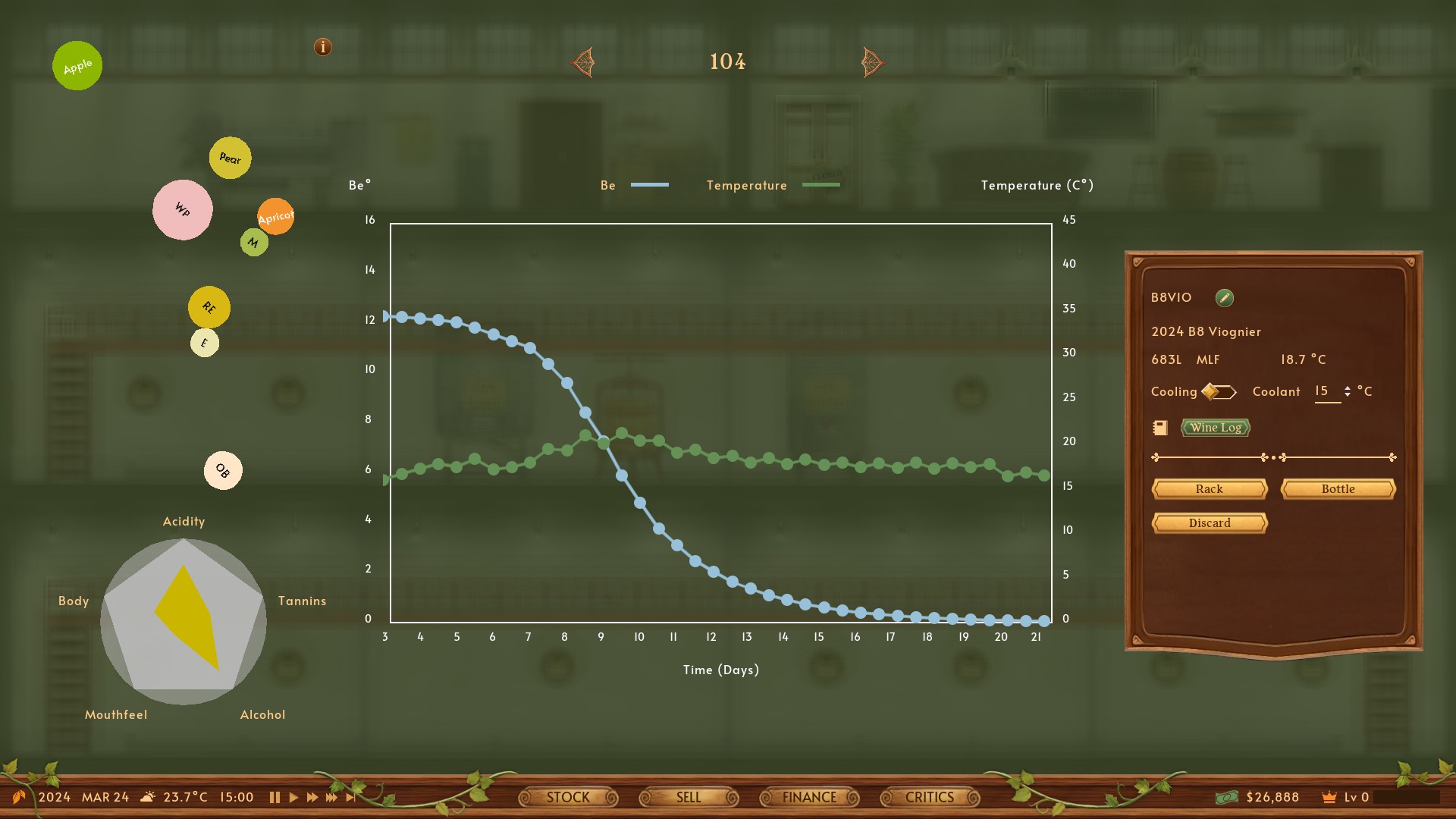The height and width of the screenshot is (819, 1456).
Task: Show the info tooltip icon
Action: coord(323,47)
